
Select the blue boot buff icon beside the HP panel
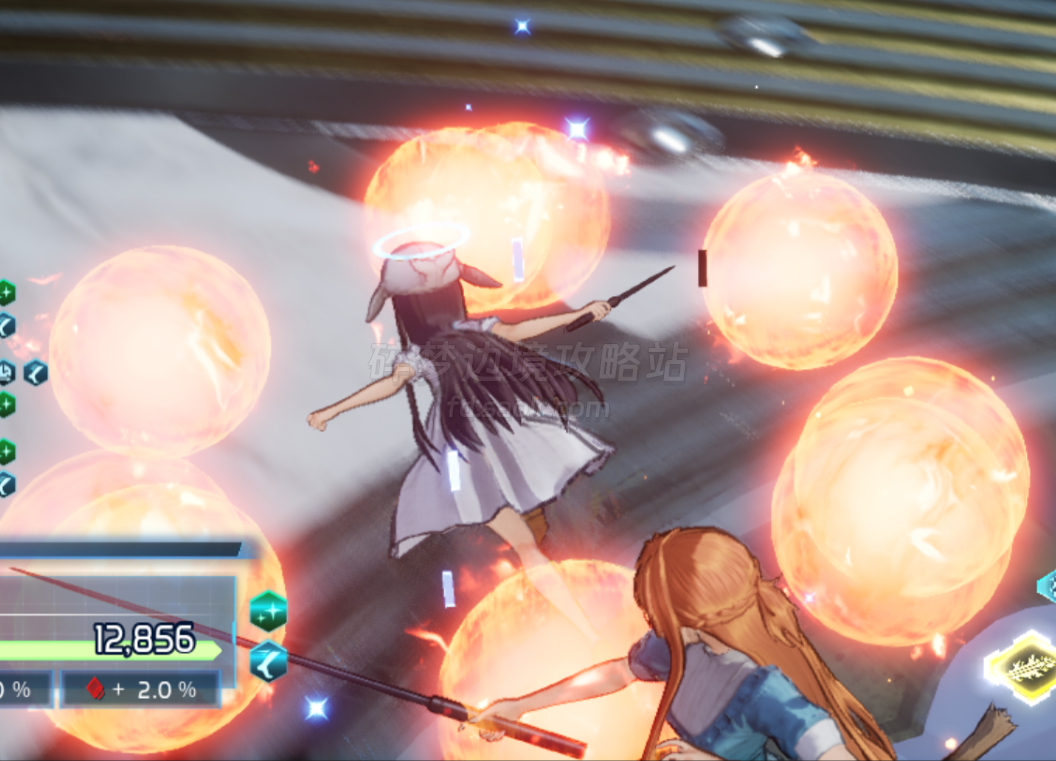click(x=268, y=660)
